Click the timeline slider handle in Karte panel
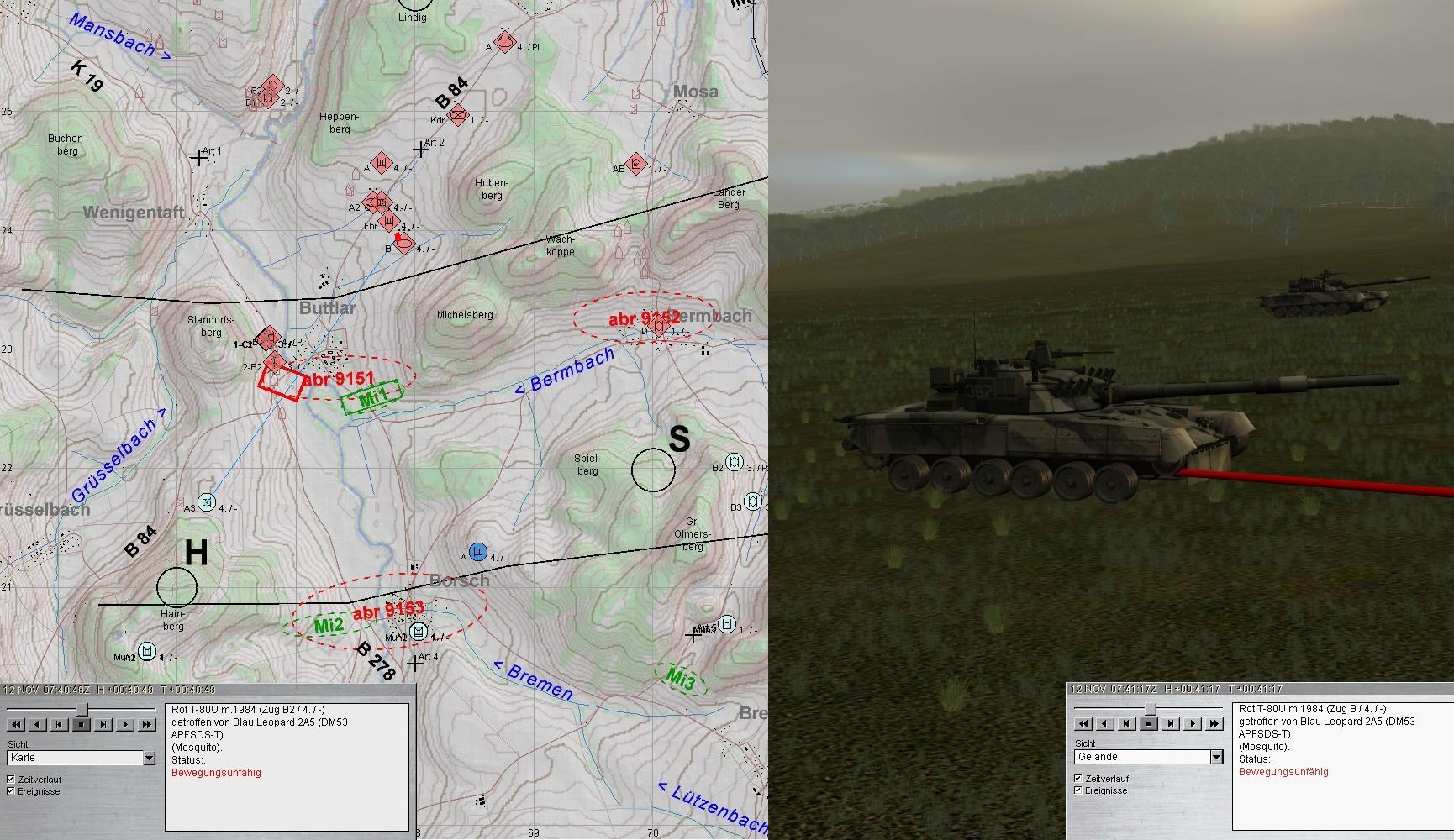Image resolution: width=1454 pixels, height=840 pixels. click(x=82, y=710)
